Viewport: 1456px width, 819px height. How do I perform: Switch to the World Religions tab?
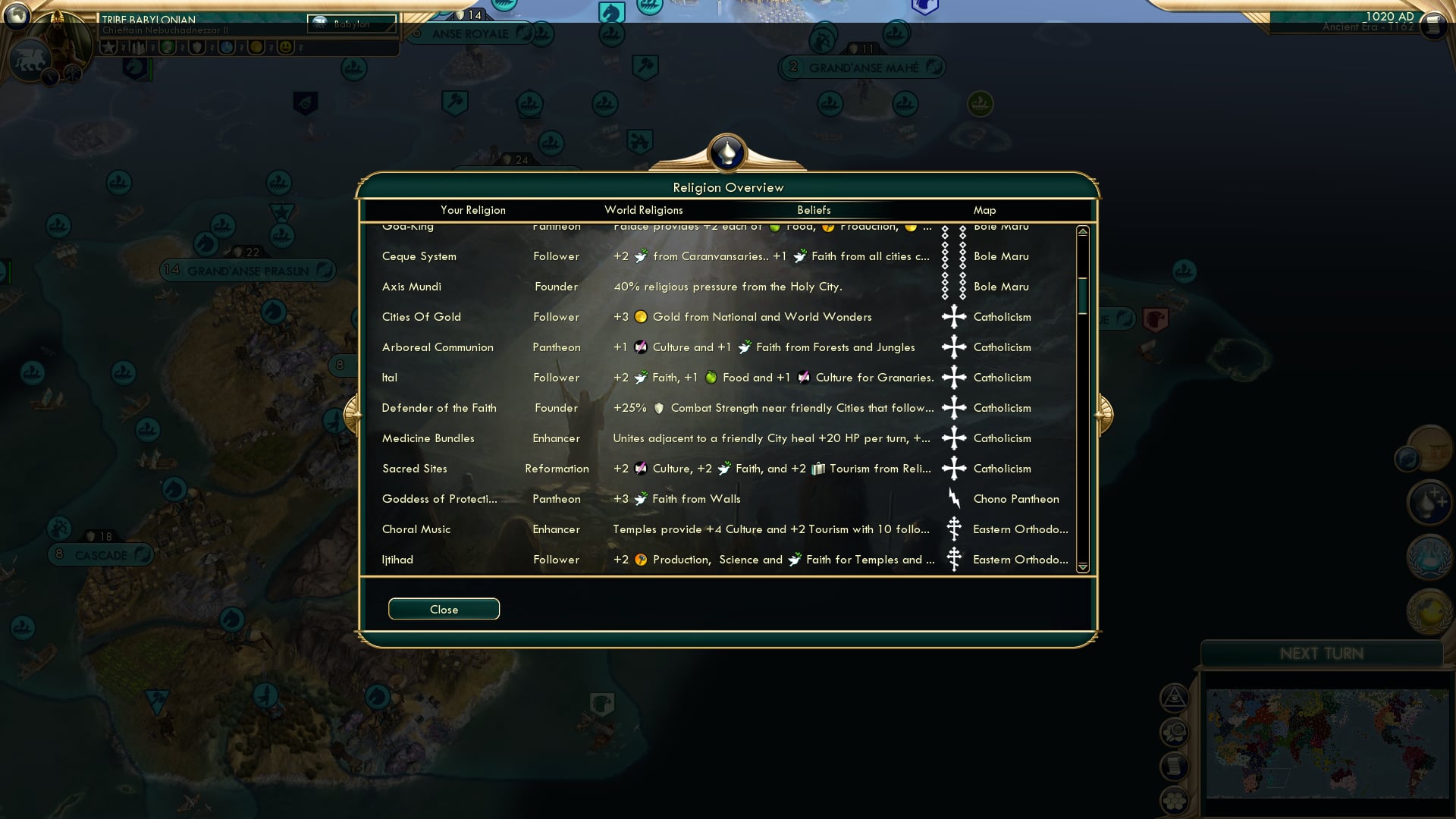coord(643,210)
